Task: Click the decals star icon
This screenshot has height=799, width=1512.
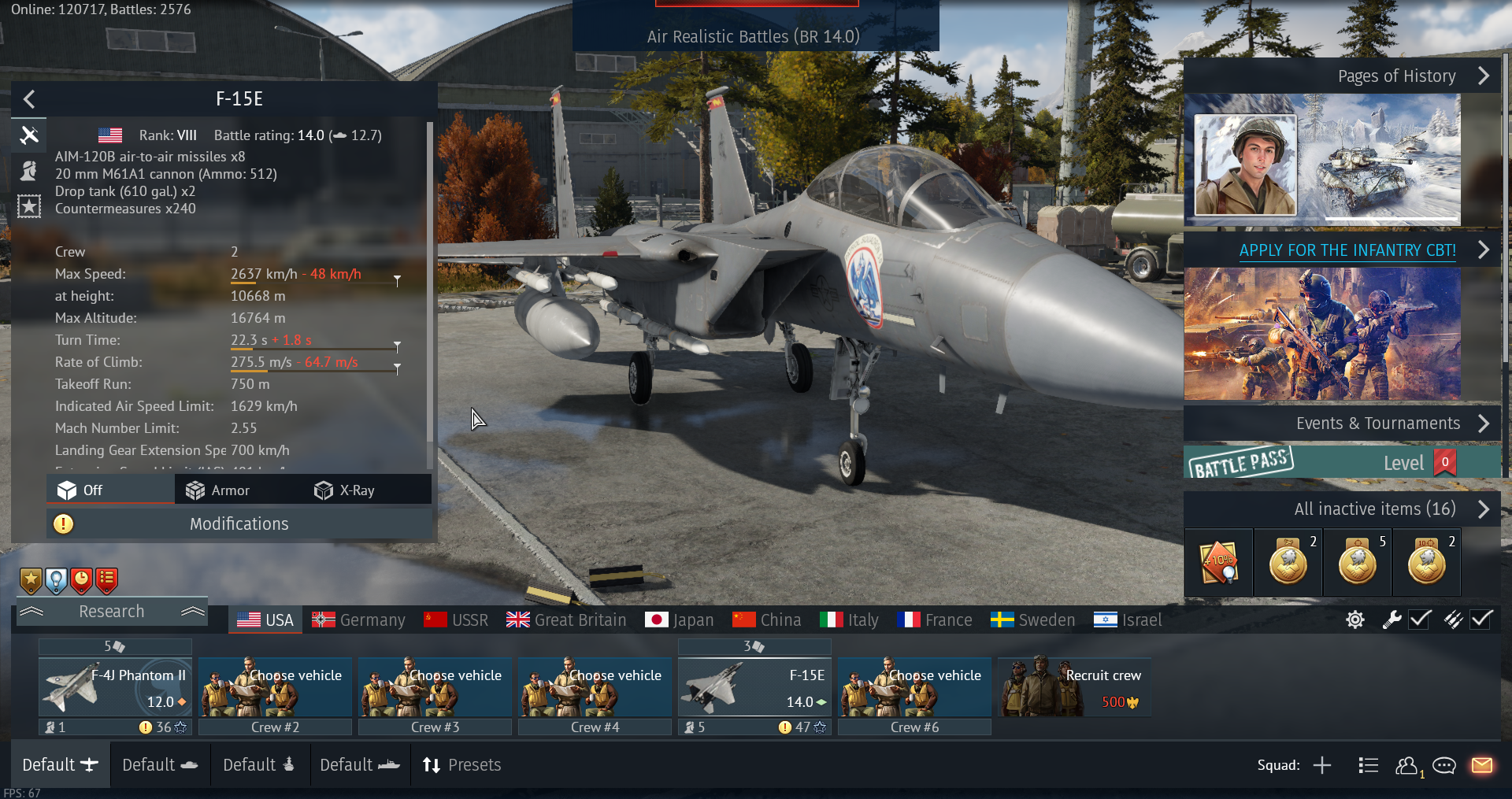Action: 29,206
